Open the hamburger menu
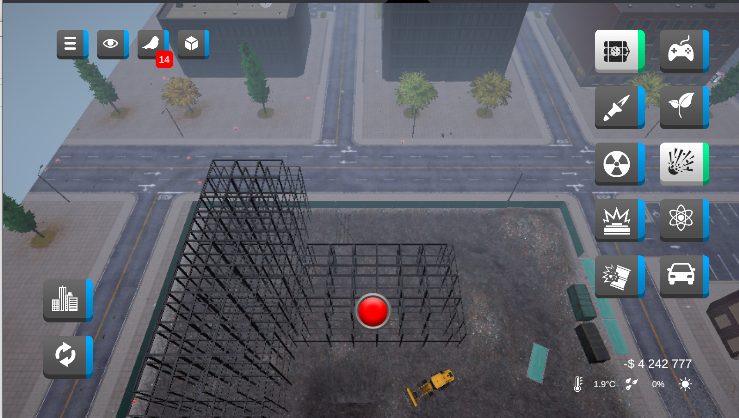This screenshot has width=739, height=418. coord(71,44)
